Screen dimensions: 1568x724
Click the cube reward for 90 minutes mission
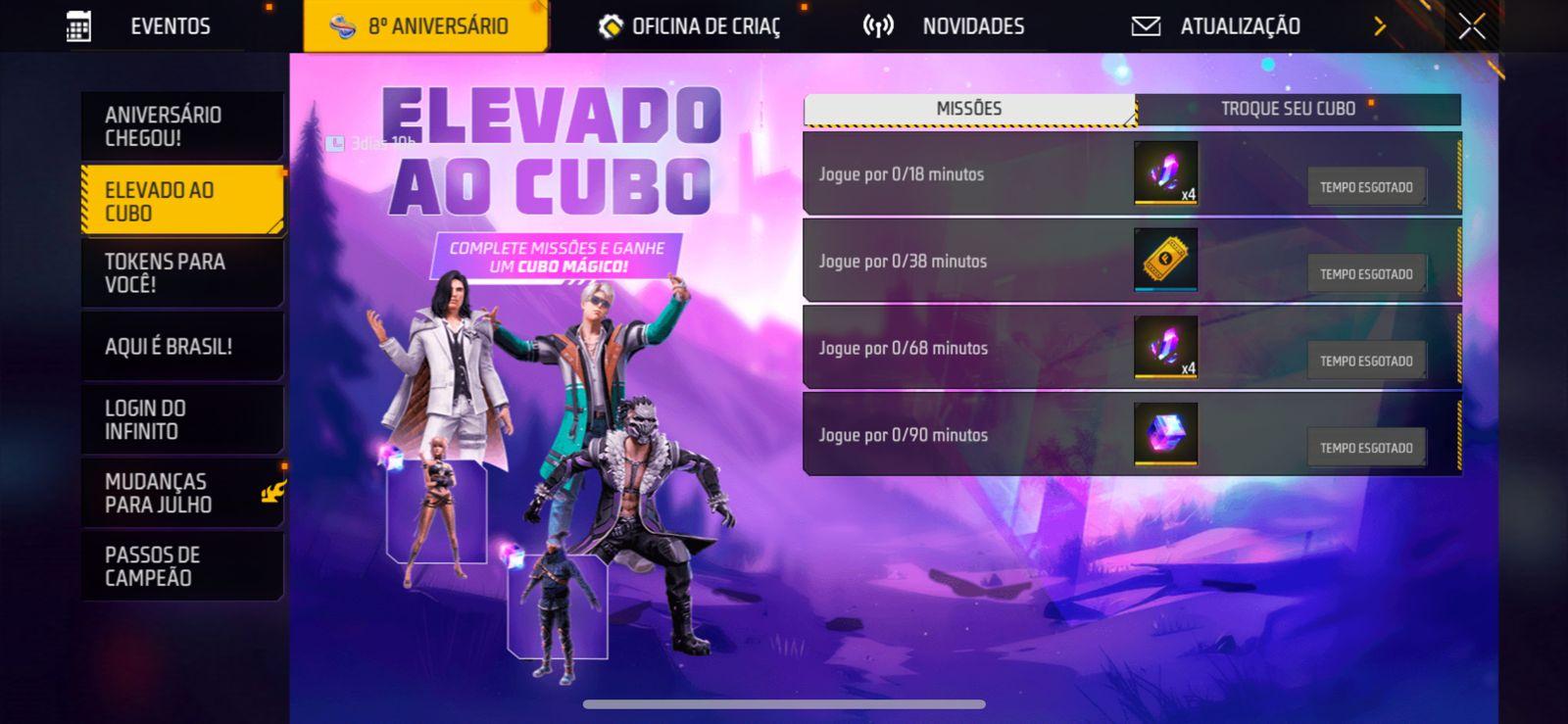click(1164, 434)
